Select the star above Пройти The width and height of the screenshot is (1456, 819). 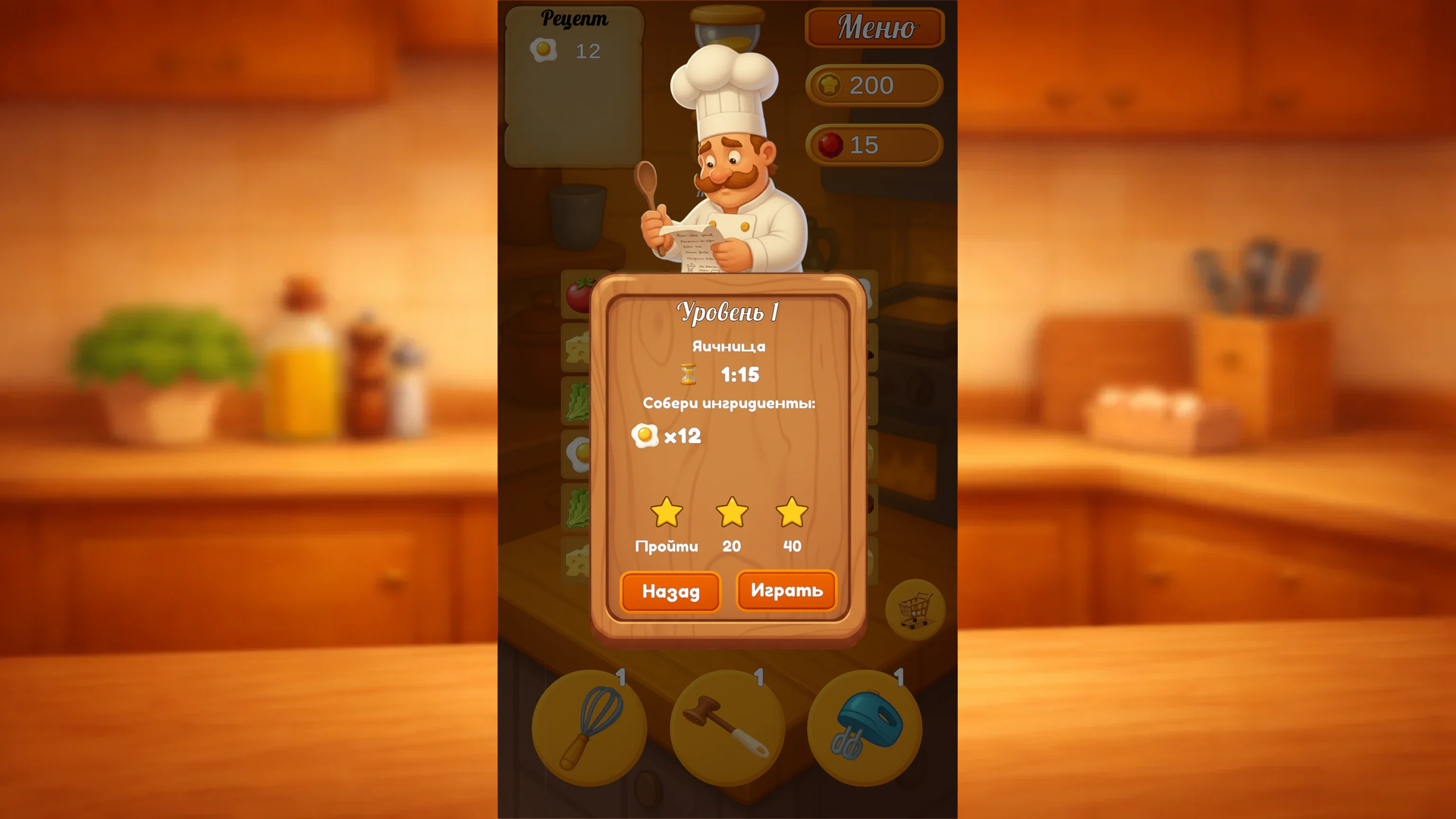667,513
